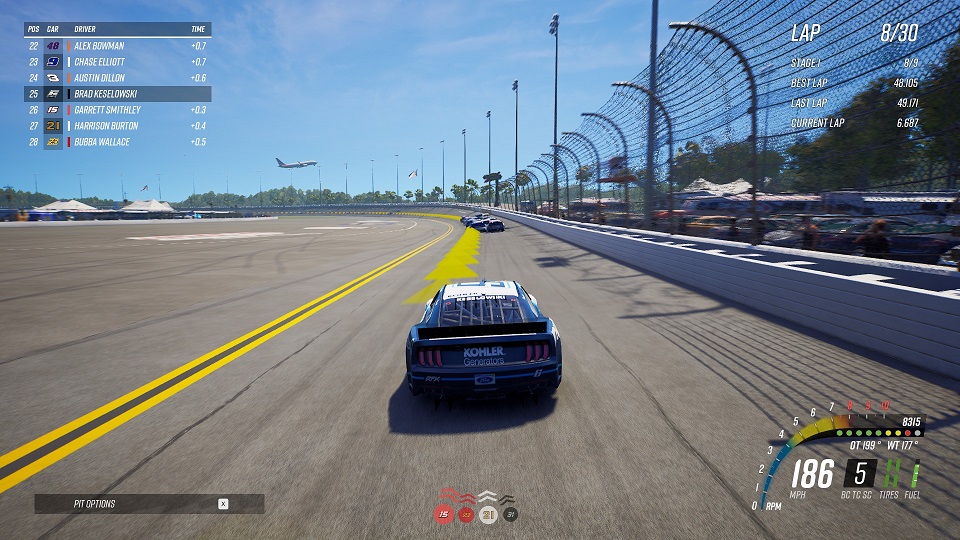Select Chase Elliott in the standings
This screenshot has width=960, height=540.
coord(118,62)
